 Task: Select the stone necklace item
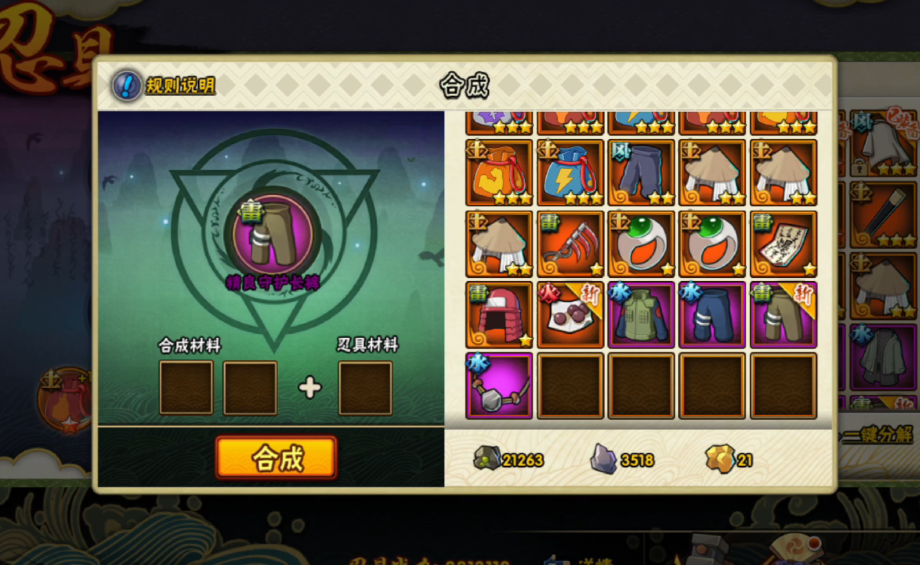tap(500, 386)
